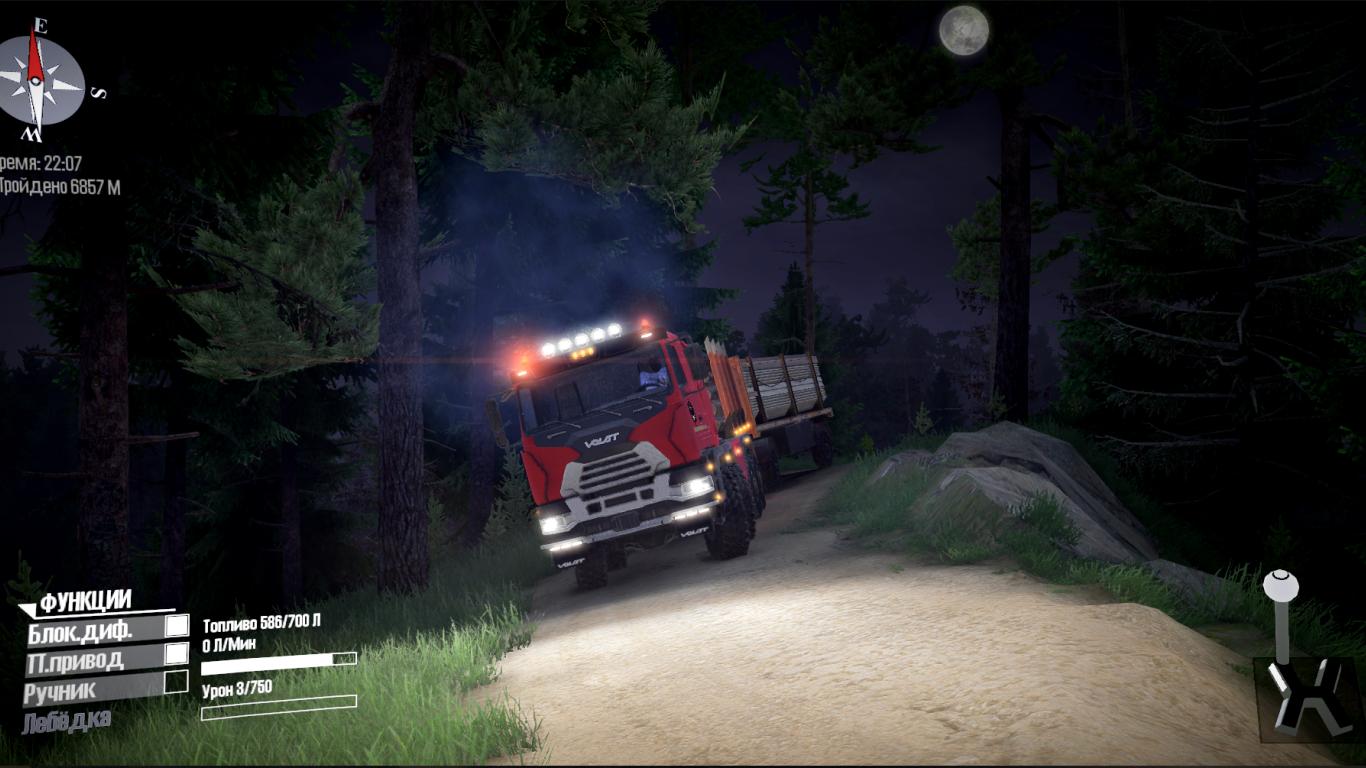Screen dimensions: 1366x768
Task: Select the Лебёдка winch function
Action: [x=66, y=721]
